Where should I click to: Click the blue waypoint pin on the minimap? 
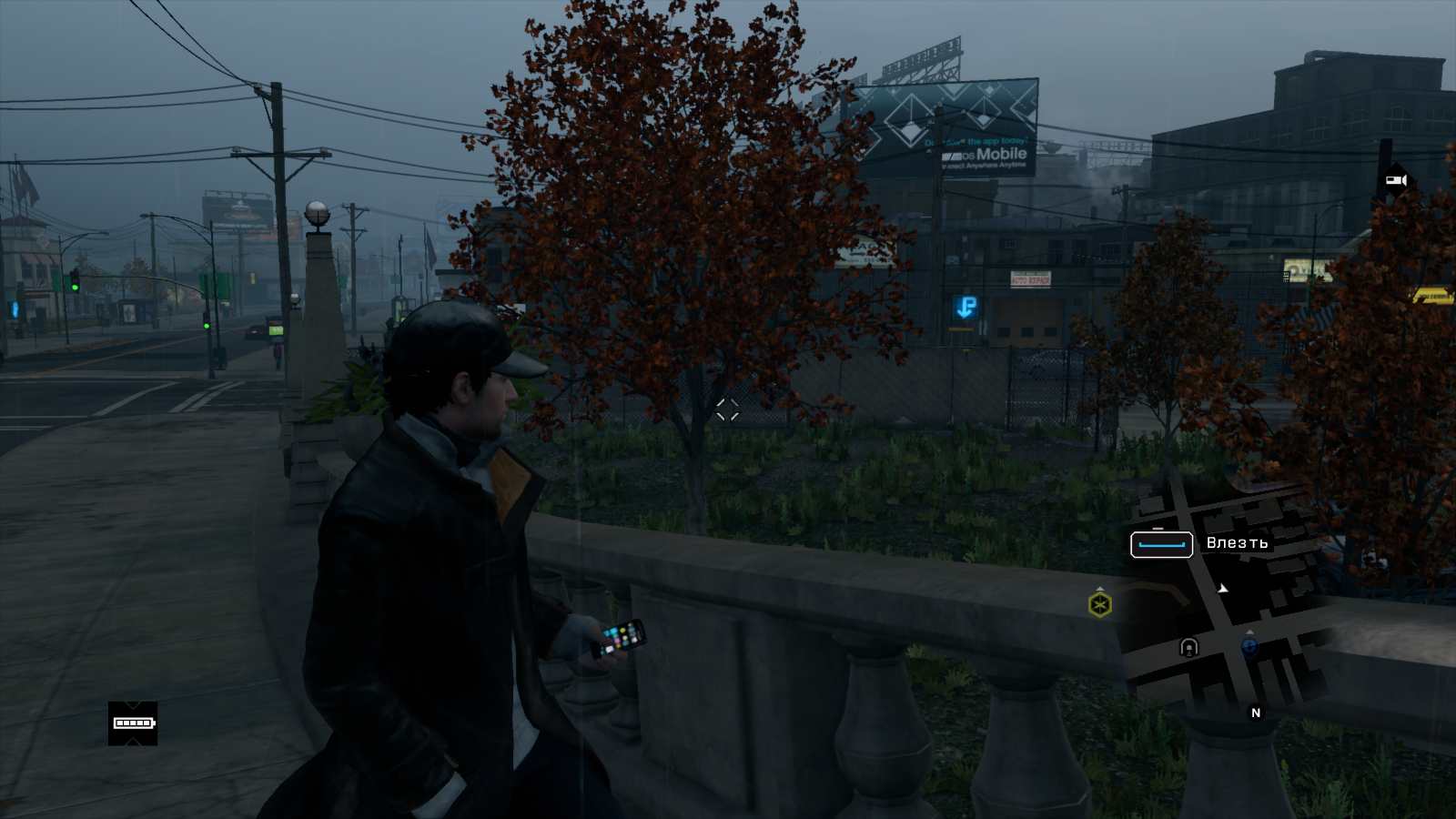[1249, 645]
